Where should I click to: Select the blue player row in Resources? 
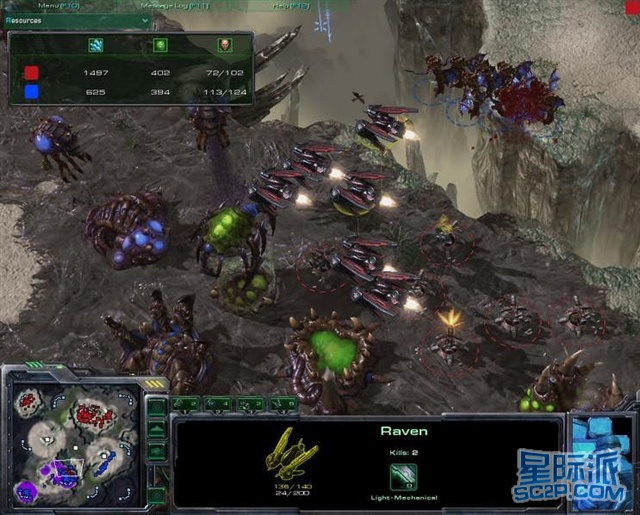pos(130,92)
